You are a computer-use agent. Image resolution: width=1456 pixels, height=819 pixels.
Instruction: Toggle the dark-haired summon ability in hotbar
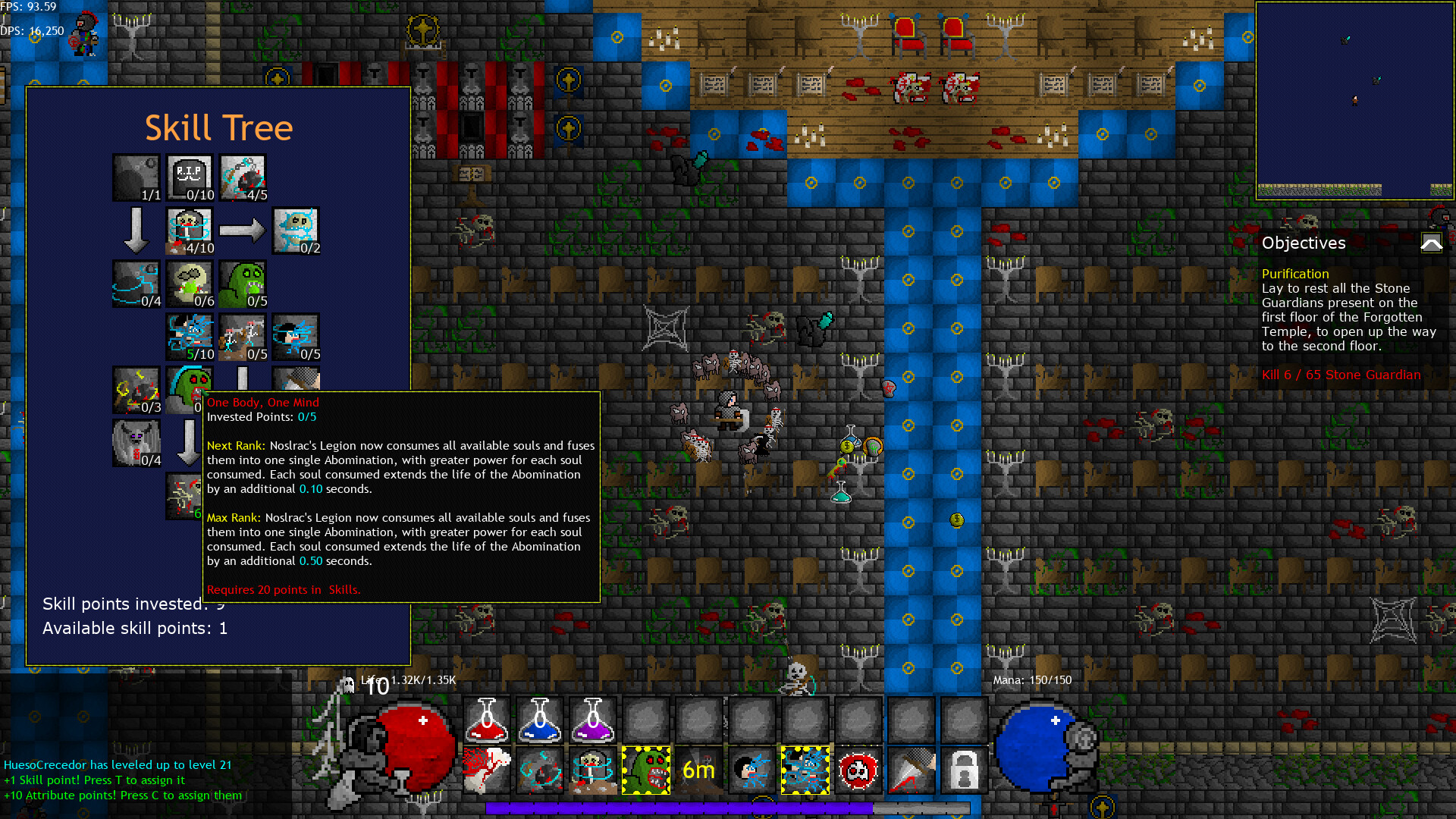point(752,769)
